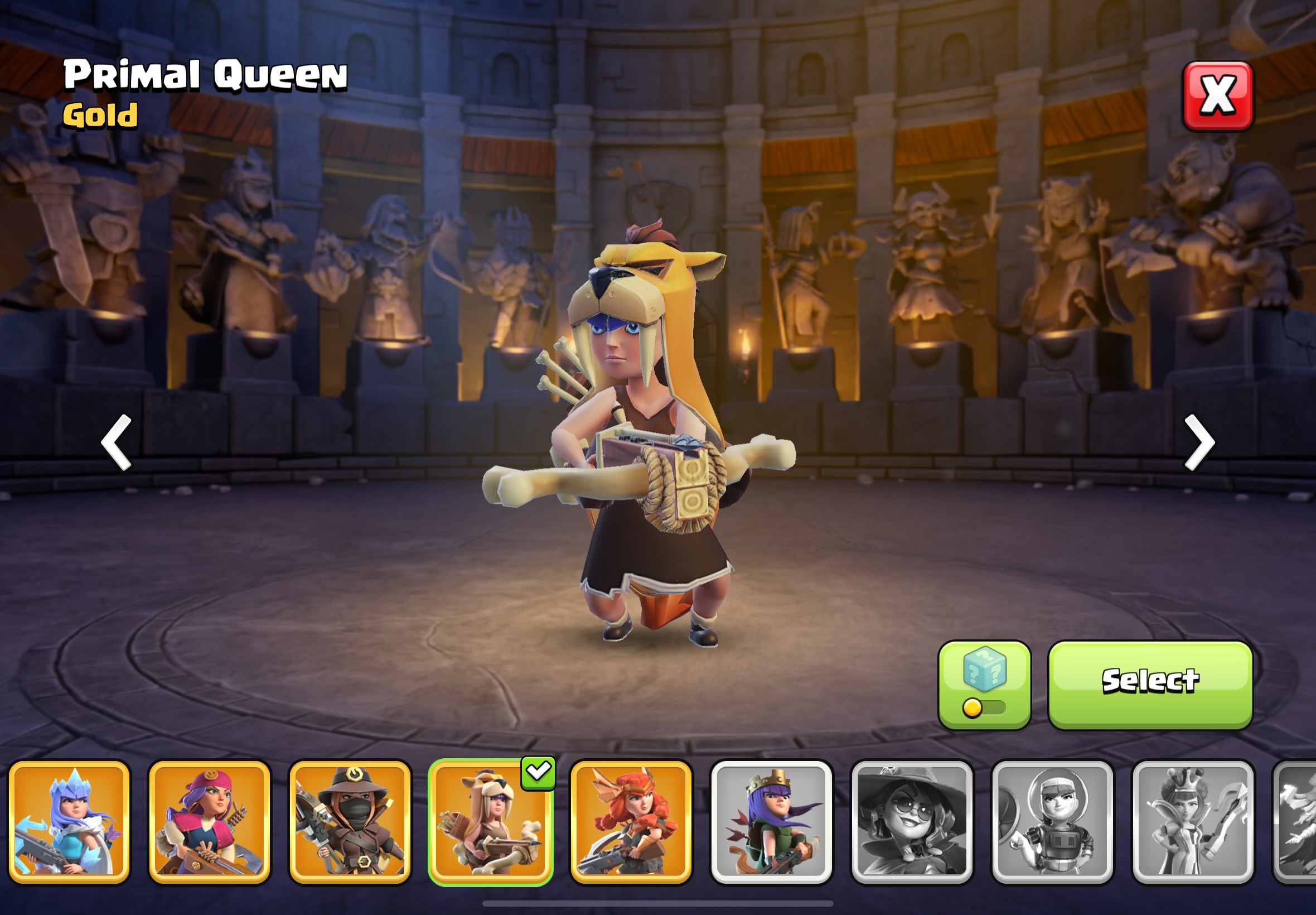
Task: Choose the red-haired winged helmet queen skin
Action: point(631,822)
